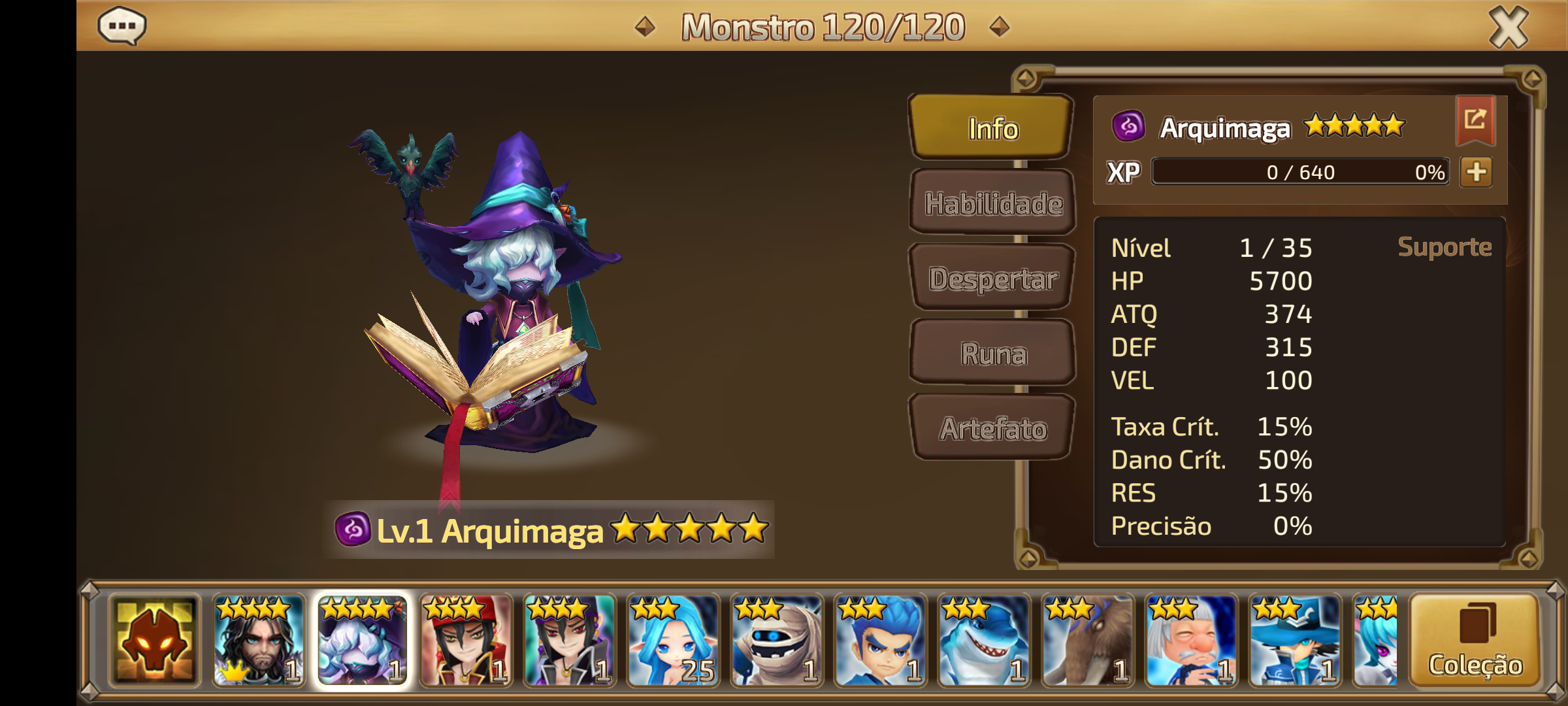The image size is (1568, 706).
Task: Share Arquimaga using the red share icon
Action: (1475, 119)
